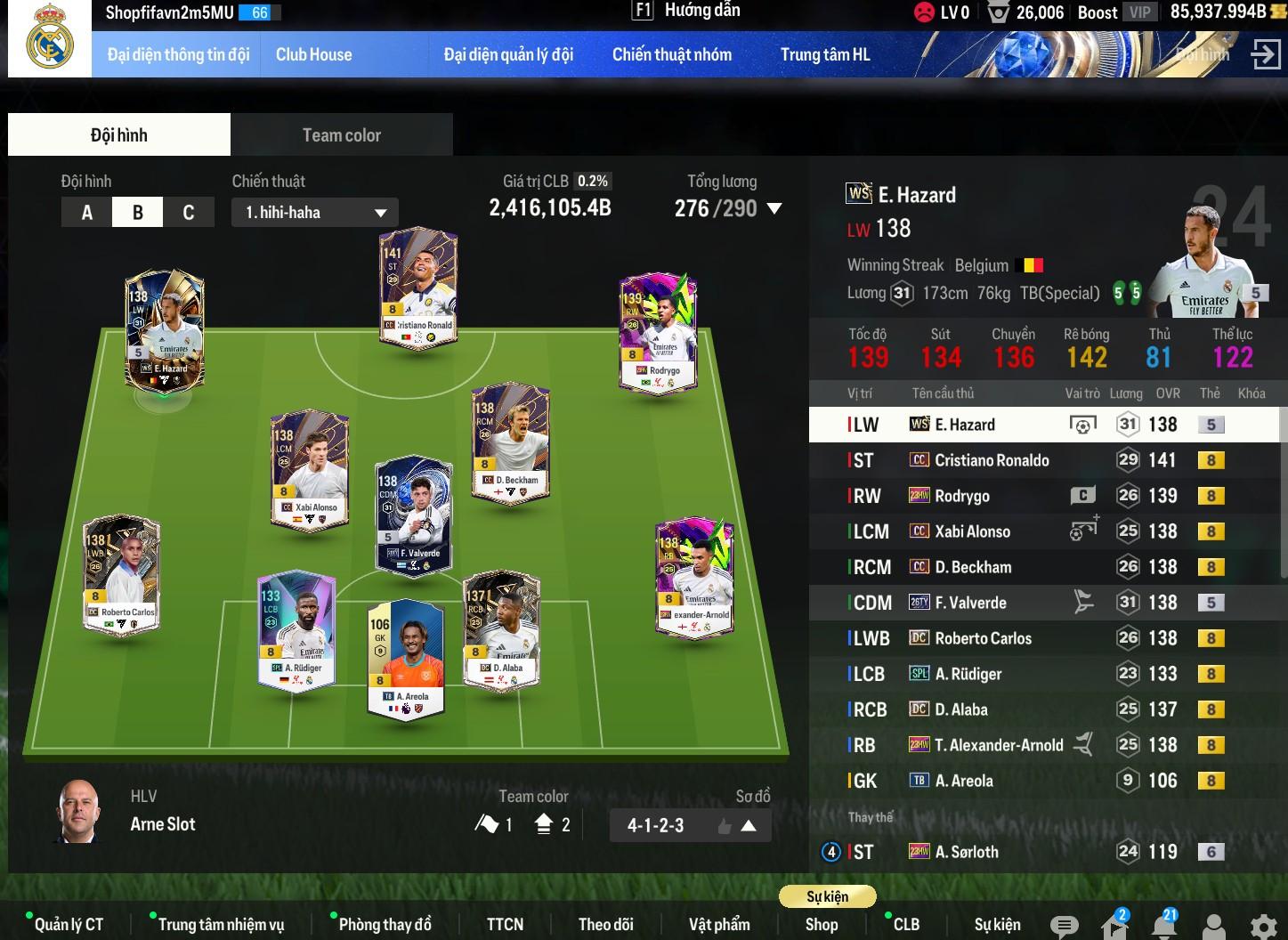The height and width of the screenshot is (940, 1288).
Task: Open the Club House menu
Action: 313,54
